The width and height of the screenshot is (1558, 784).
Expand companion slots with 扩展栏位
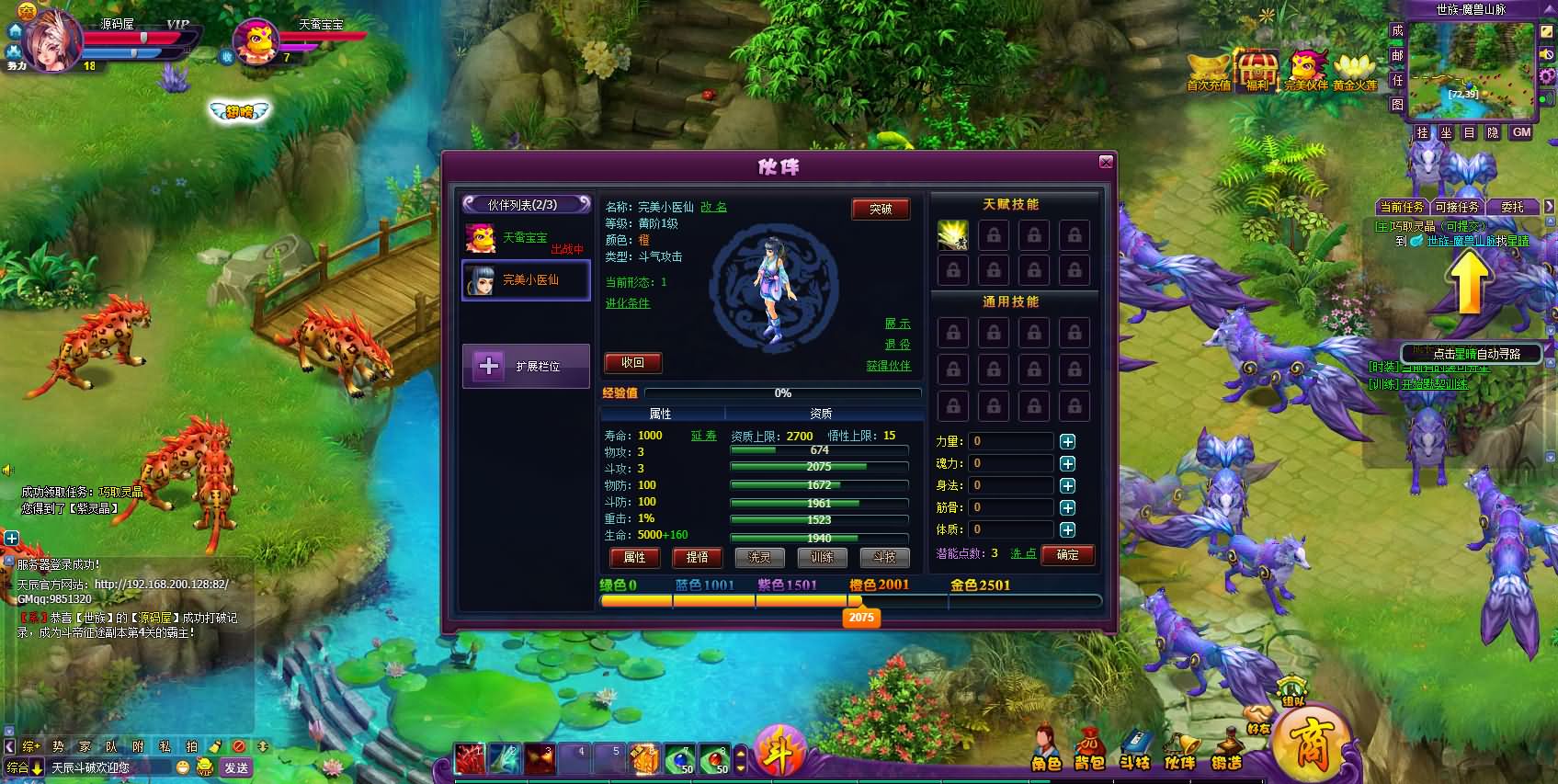tap(526, 367)
